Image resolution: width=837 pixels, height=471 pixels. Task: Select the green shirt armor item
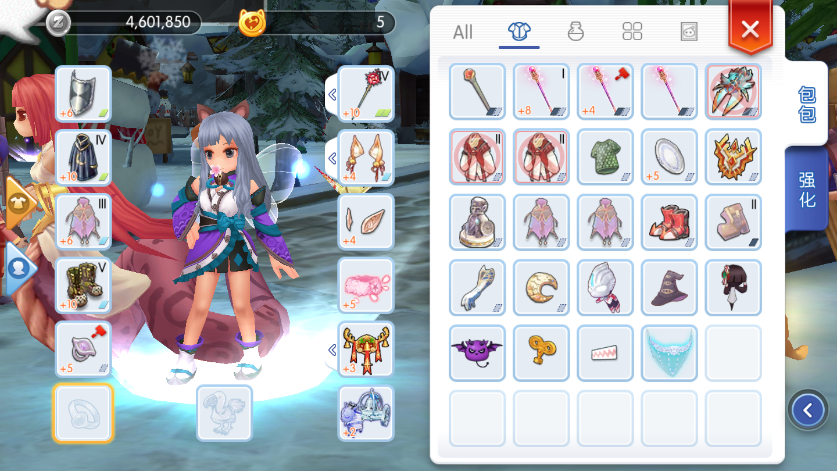click(x=605, y=156)
